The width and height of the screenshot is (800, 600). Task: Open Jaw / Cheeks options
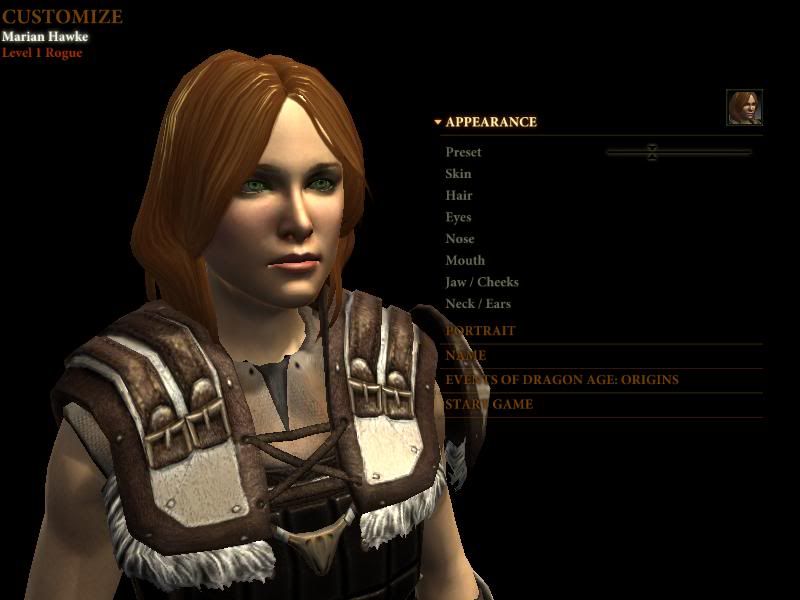pyautogui.click(x=482, y=282)
